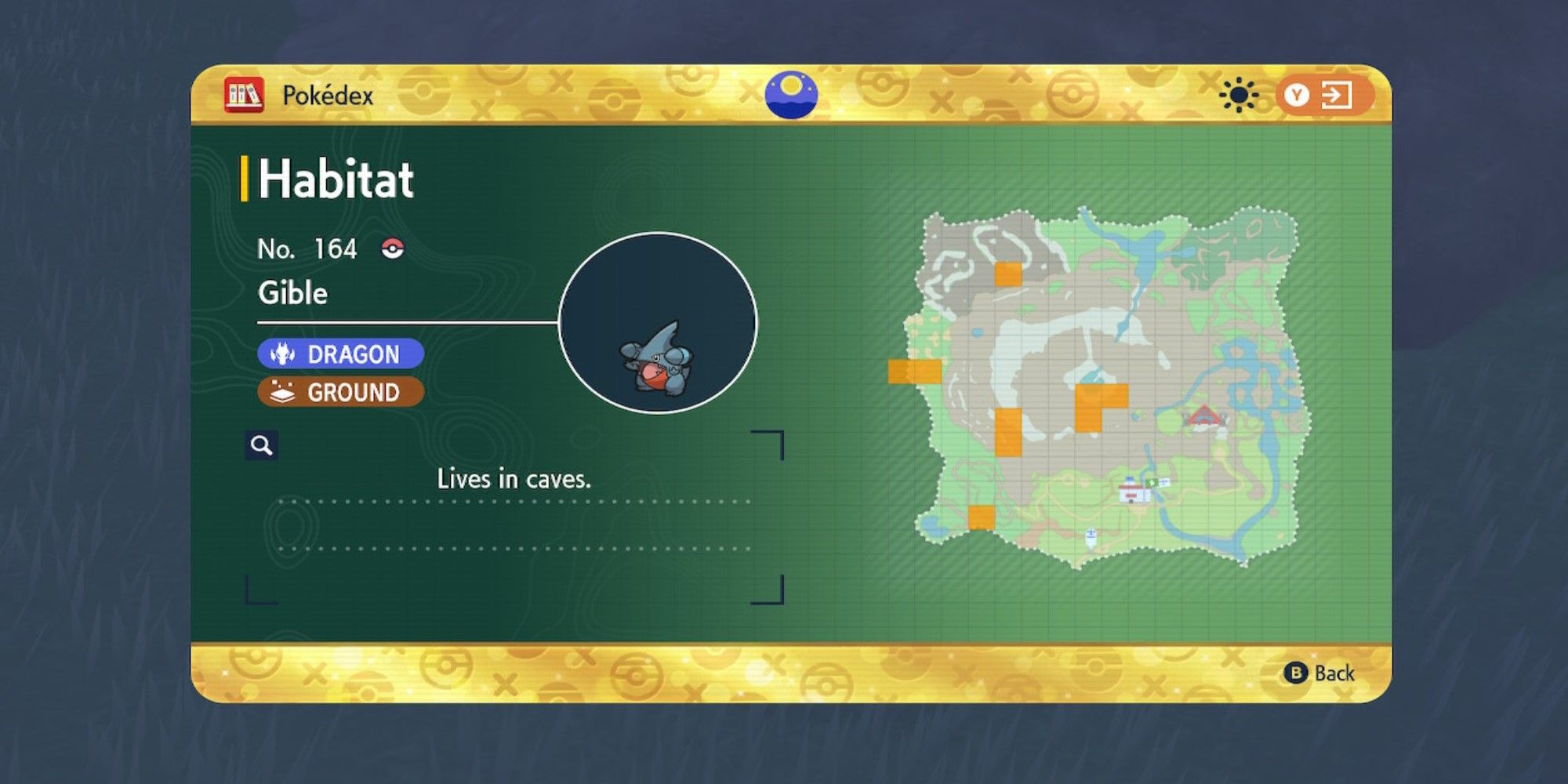The height and width of the screenshot is (784, 1568).
Task: Toggle the night-time moon indicator
Action: tap(792, 94)
